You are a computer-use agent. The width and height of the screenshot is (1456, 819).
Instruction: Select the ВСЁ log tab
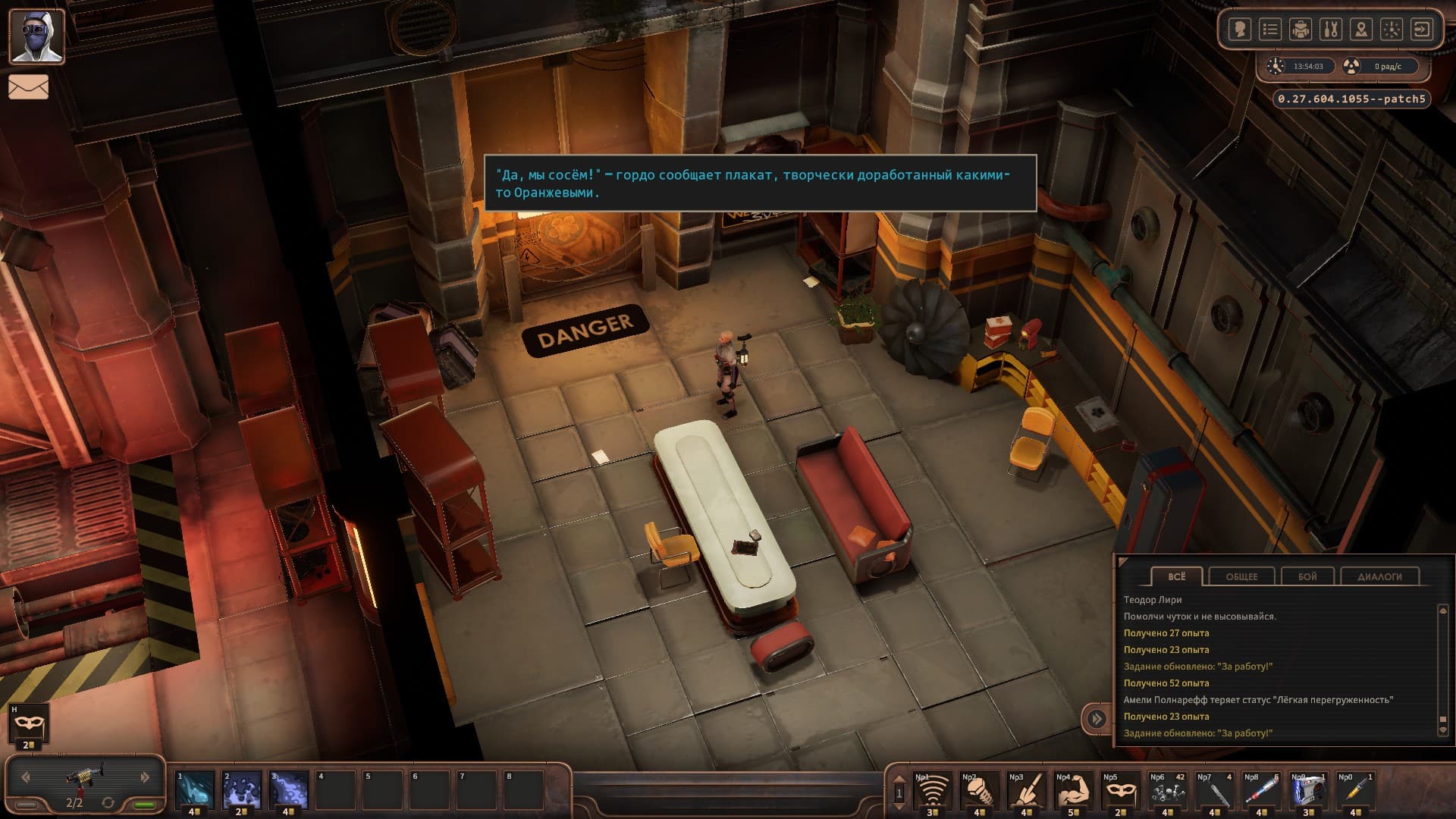[x=1176, y=576]
